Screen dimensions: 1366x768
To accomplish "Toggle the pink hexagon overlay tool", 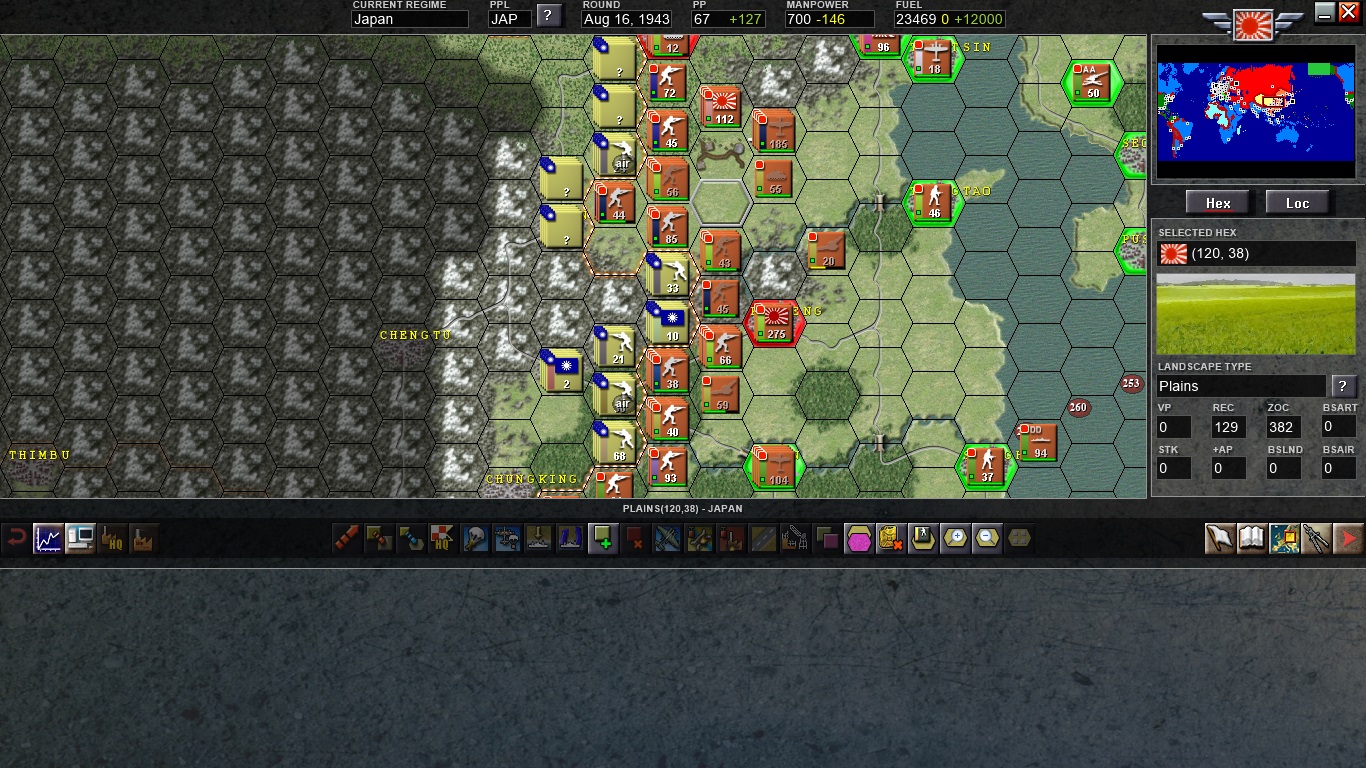I will click(x=857, y=538).
